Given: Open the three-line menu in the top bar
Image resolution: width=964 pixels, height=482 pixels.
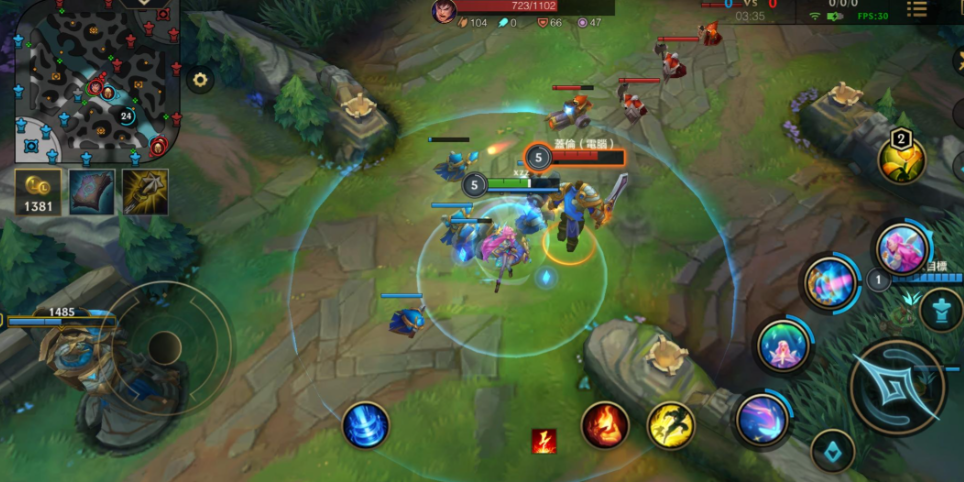Looking at the screenshot, I should (x=917, y=9).
